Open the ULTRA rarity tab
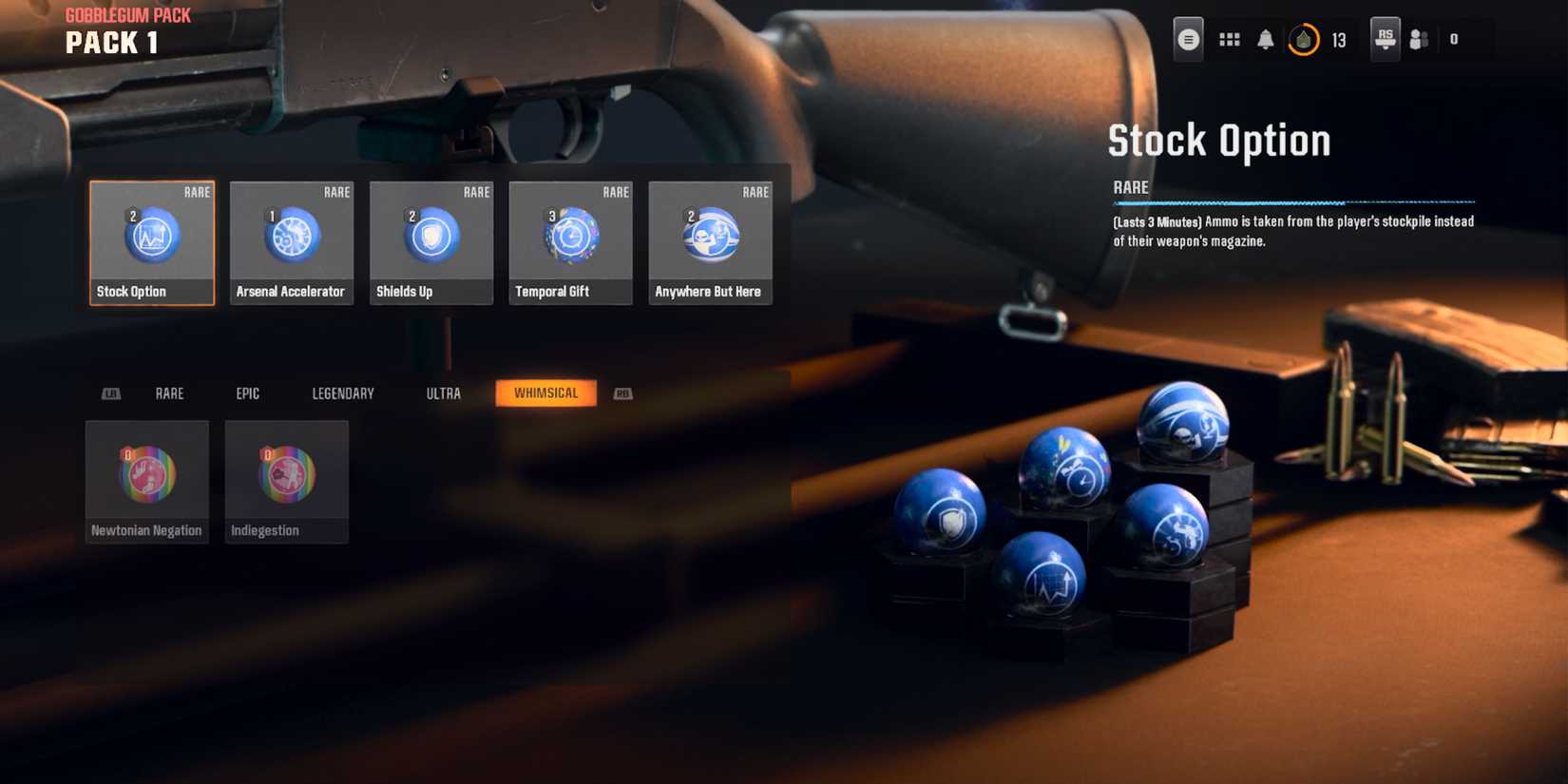The height and width of the screenshot is (784, 1568). (x=443, y=392)
